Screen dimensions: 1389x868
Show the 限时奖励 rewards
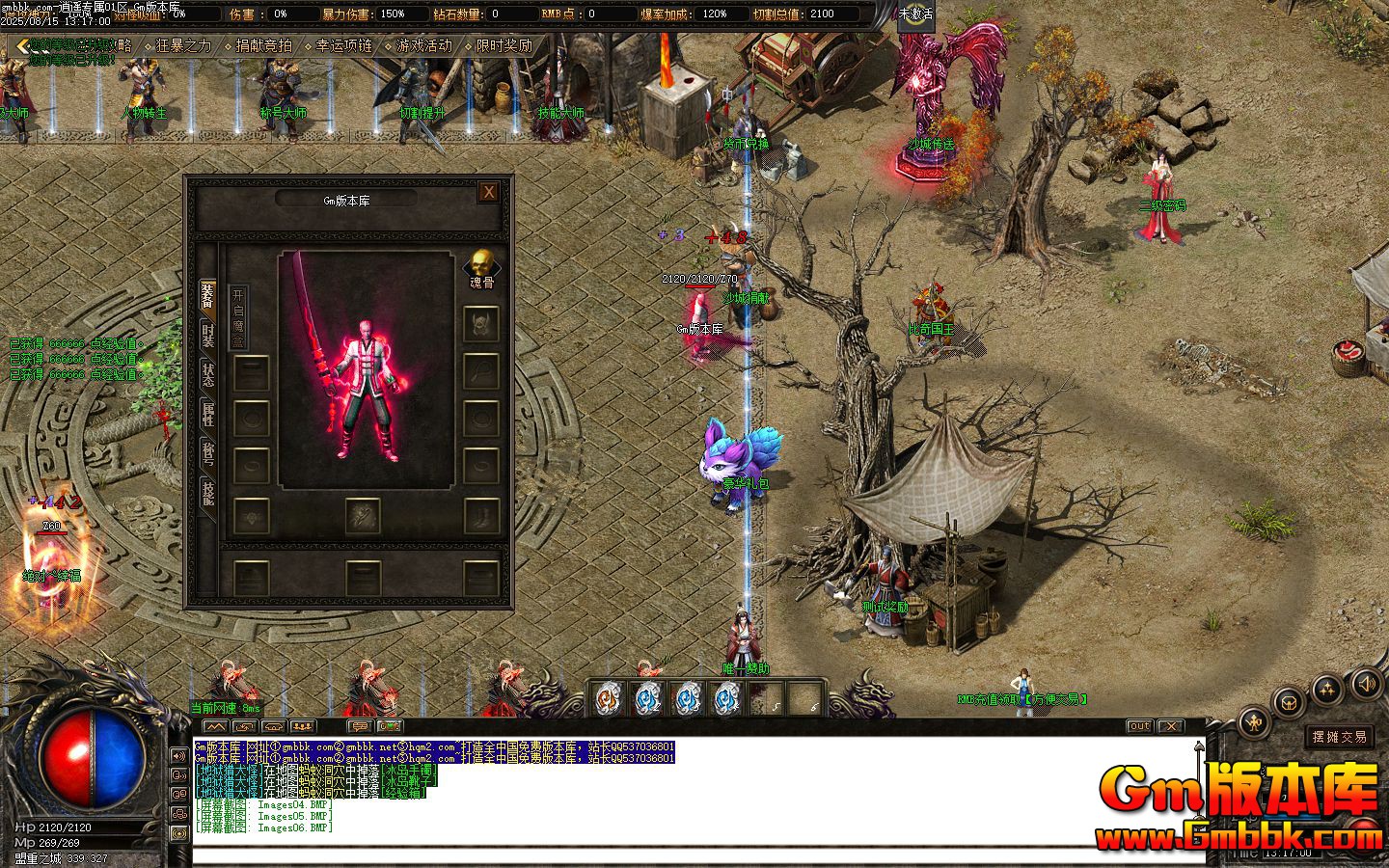click(x=504, y=45)
